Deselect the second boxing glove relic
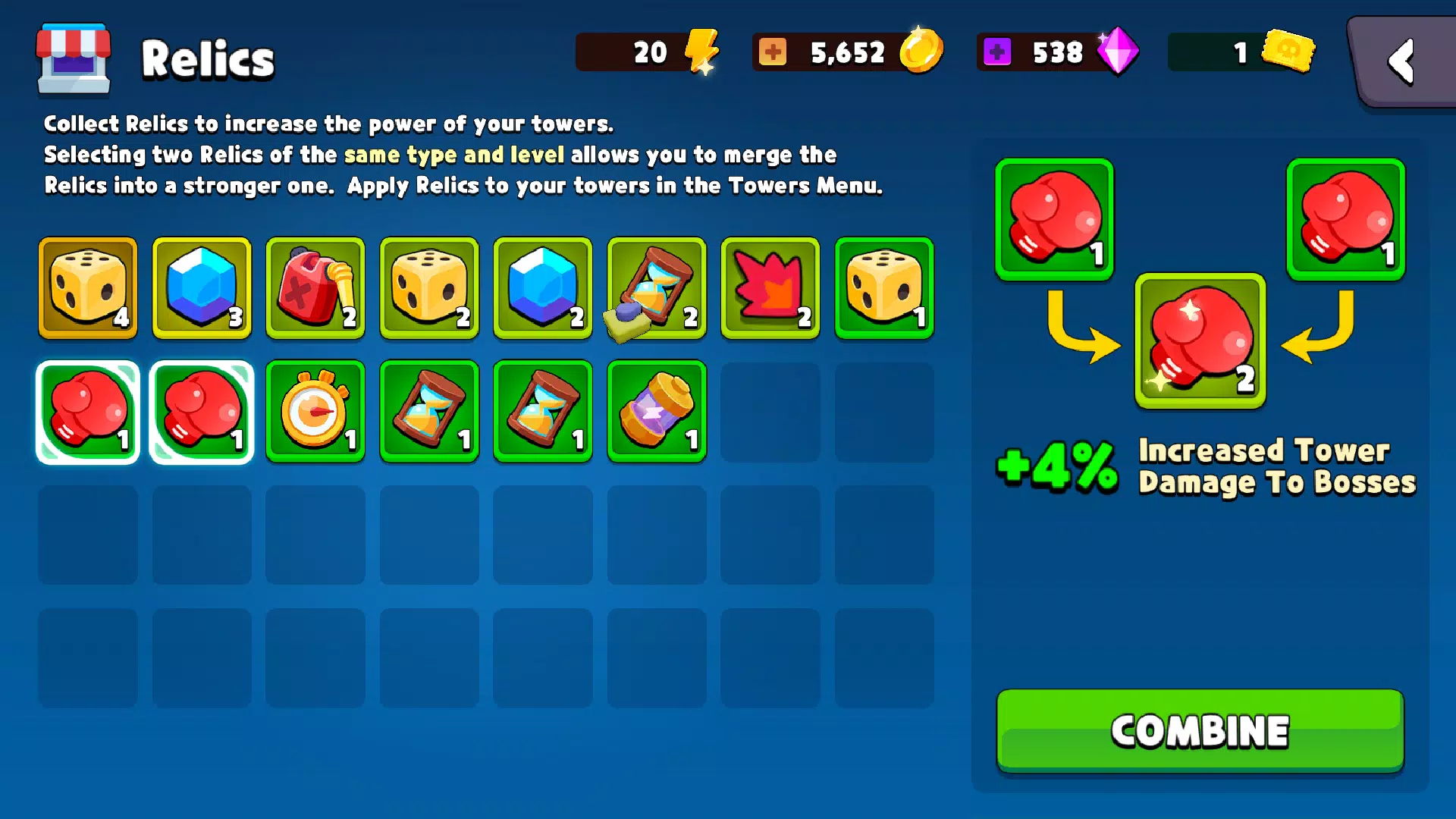The height and width of the screenshot is (819, 1456). point(201,412)
